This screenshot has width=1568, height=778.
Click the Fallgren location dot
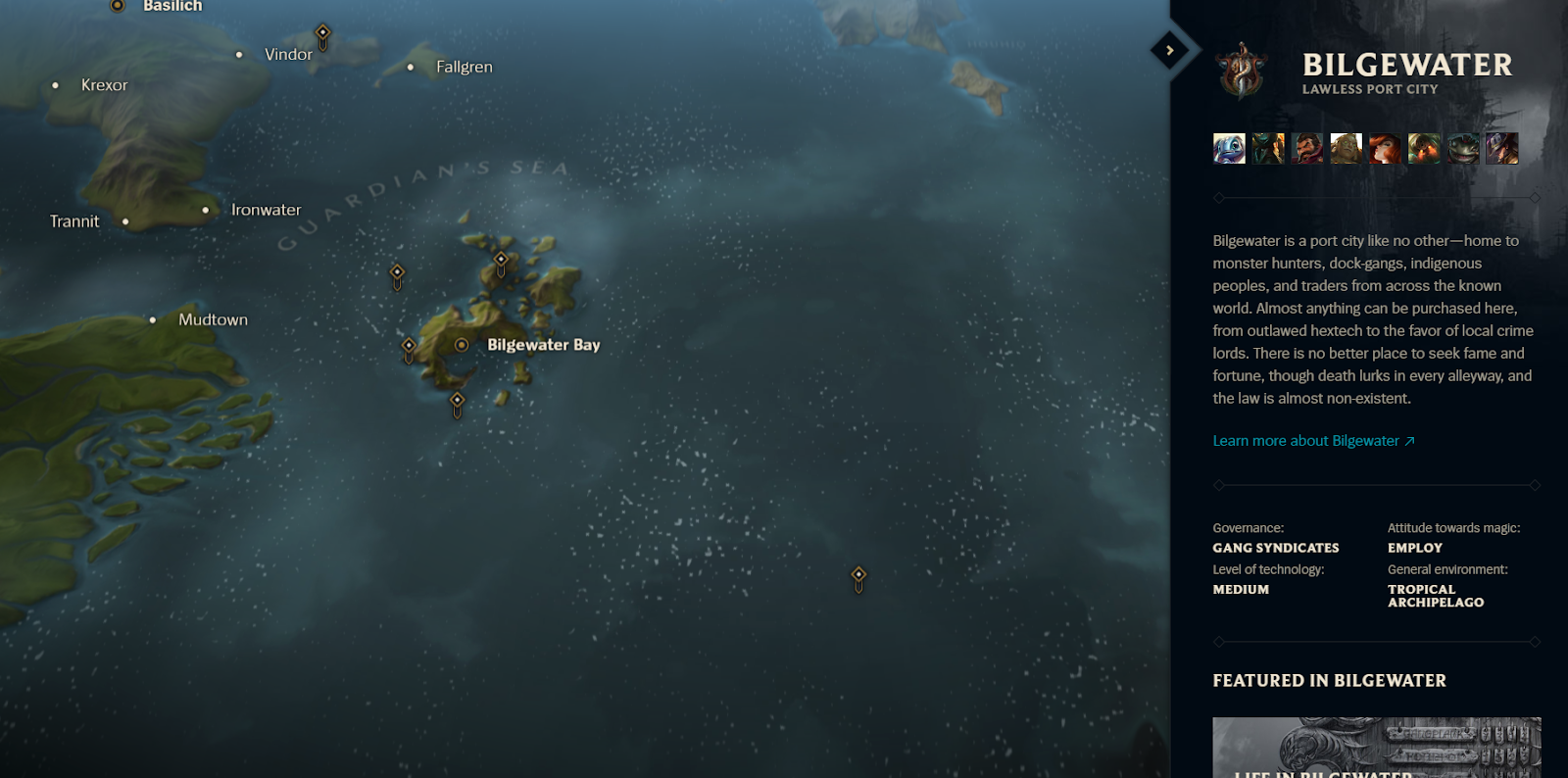coord(410,67)
